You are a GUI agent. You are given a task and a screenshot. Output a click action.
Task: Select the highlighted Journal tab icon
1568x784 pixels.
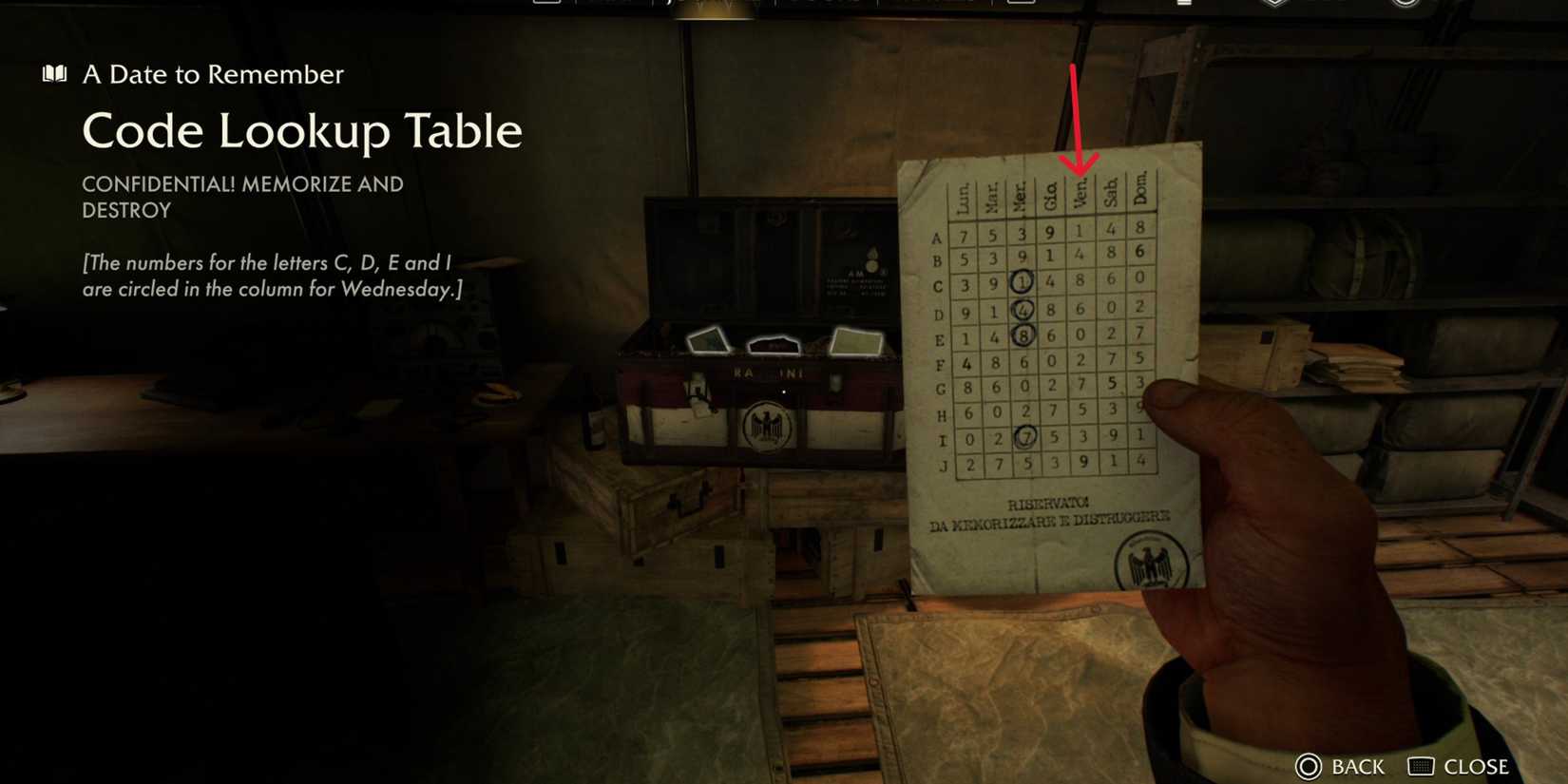[x=717, y=6]
